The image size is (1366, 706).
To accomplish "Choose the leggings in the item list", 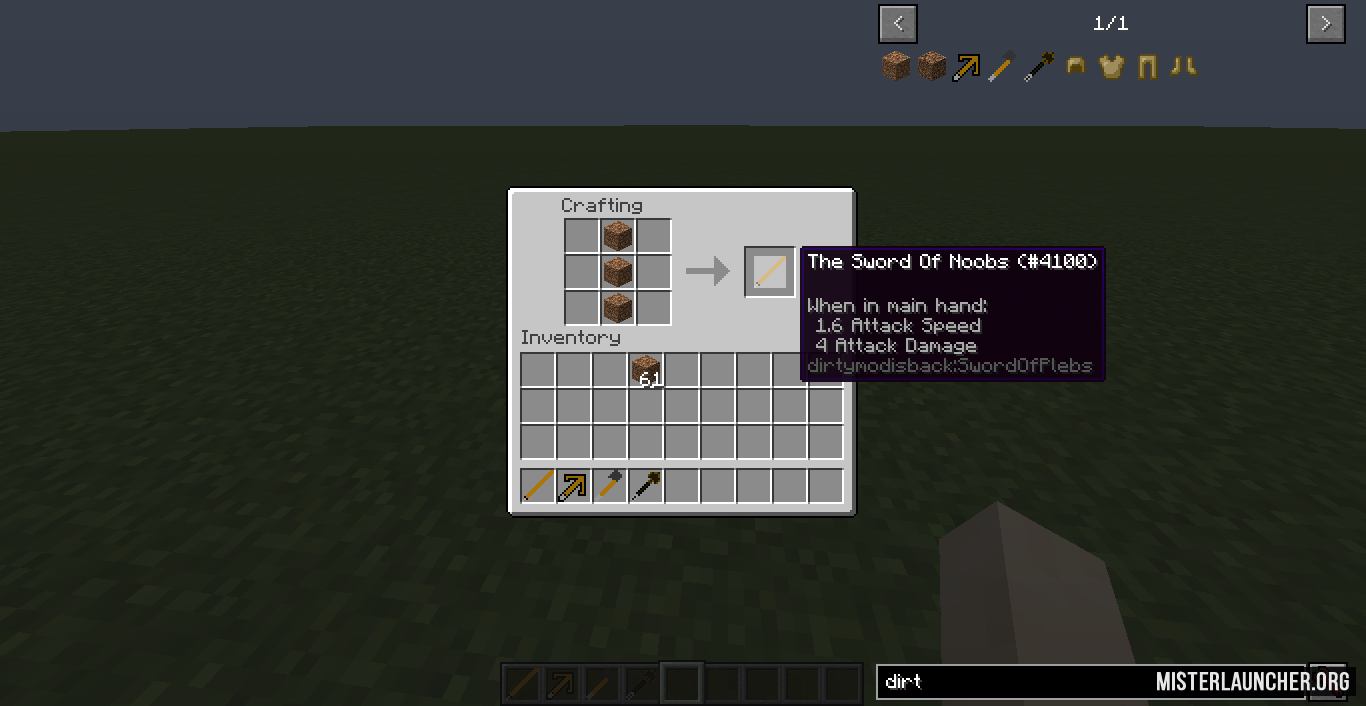I will point(1147,67).
